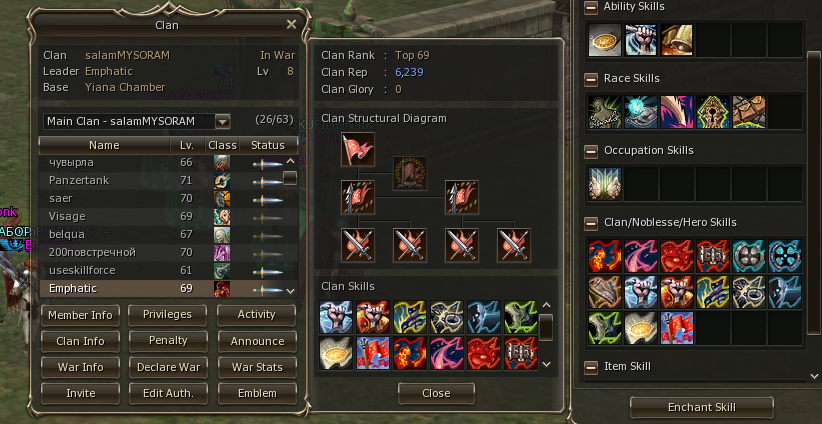Open Edit Auth. settings
The width and height of the screenshot is (822, 424).
(x=168, y=393)
